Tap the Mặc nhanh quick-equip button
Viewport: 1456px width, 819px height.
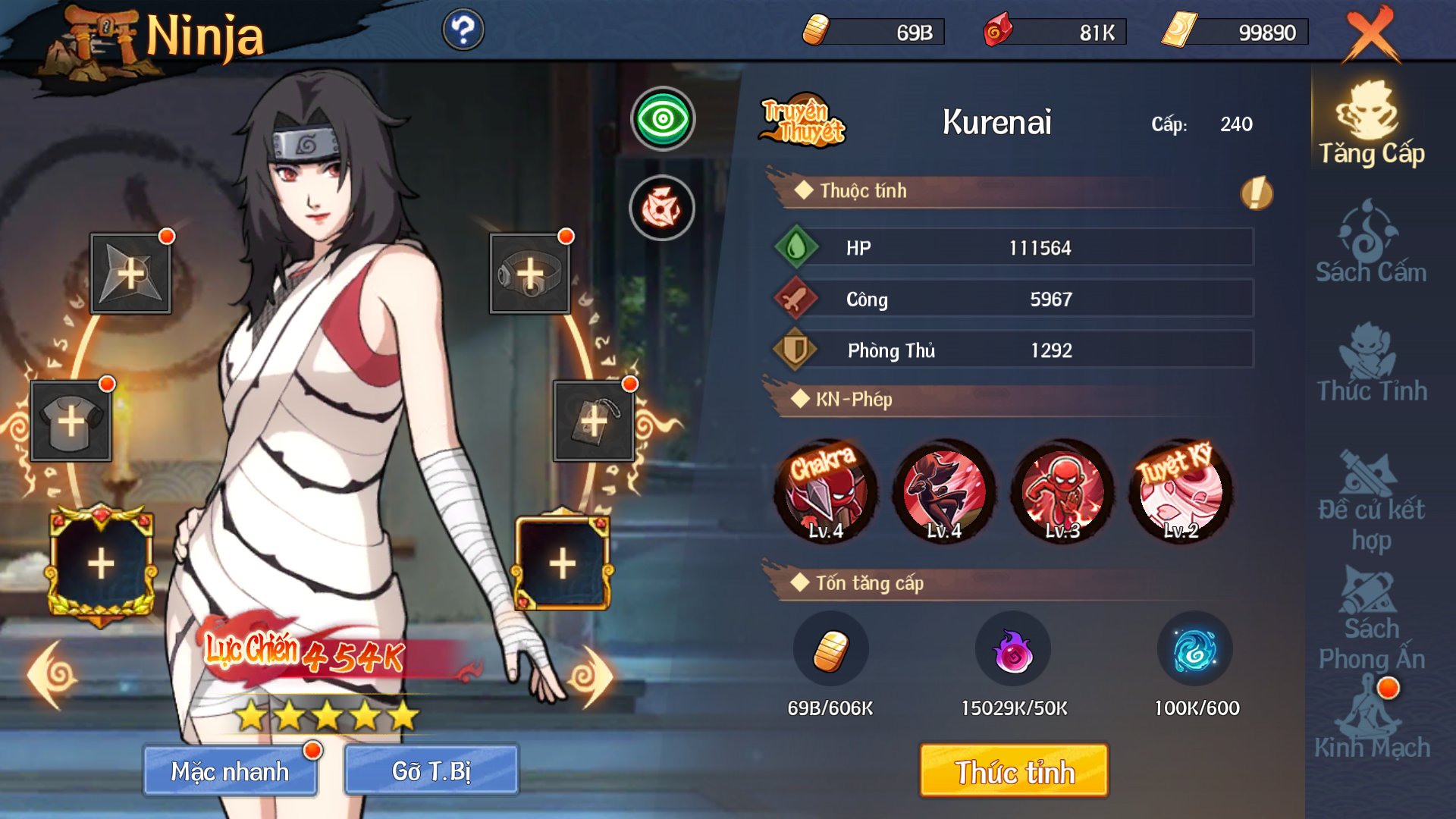pyautogui.click(x=231, y=770)
